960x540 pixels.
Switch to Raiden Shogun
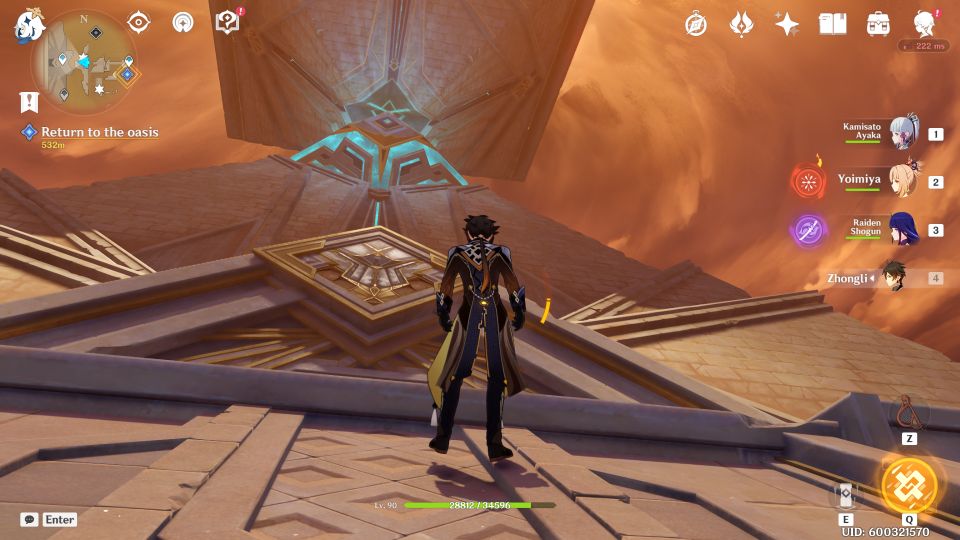click(903, 230)
